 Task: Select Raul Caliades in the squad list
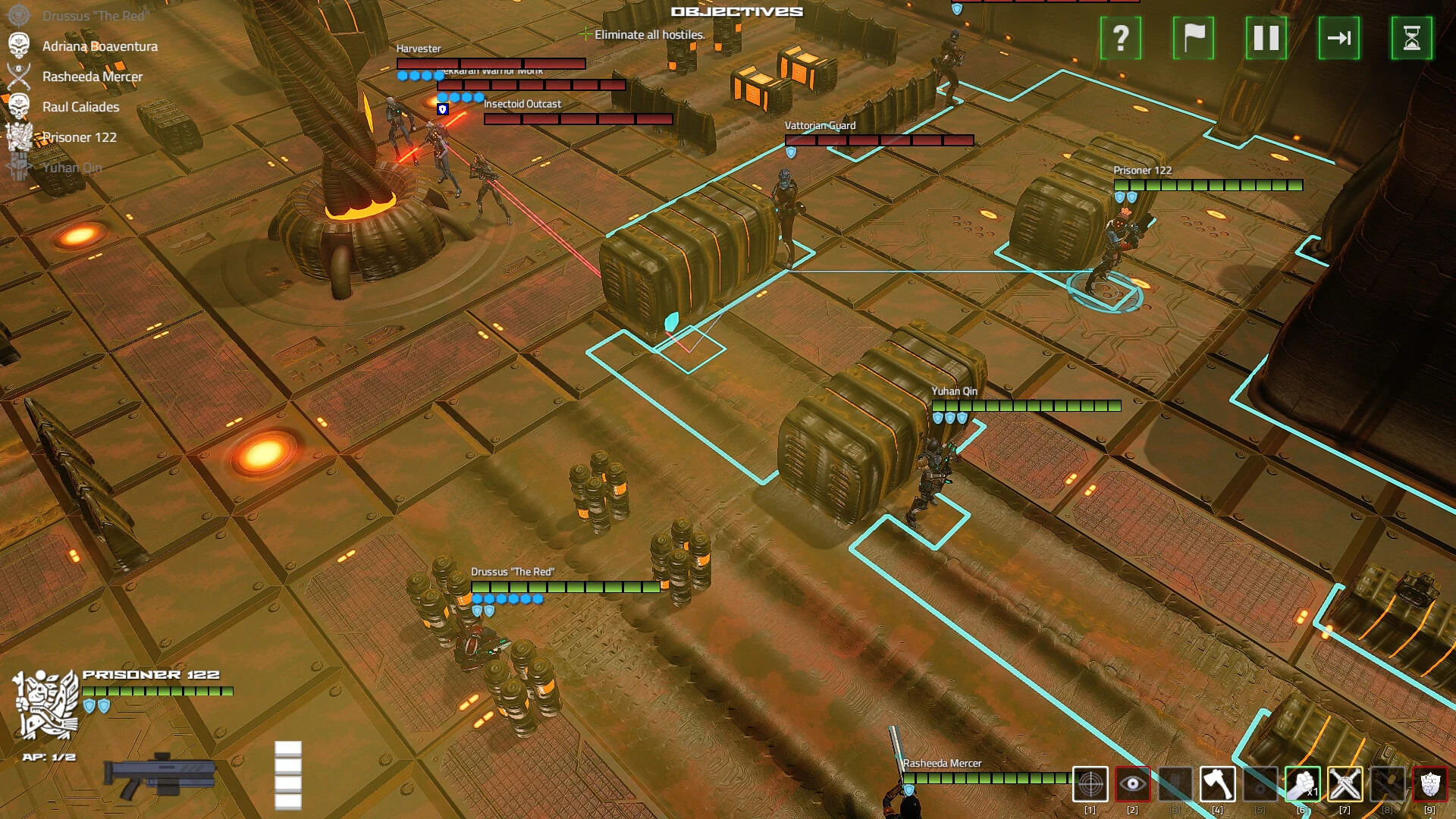(x=80, y=107)
